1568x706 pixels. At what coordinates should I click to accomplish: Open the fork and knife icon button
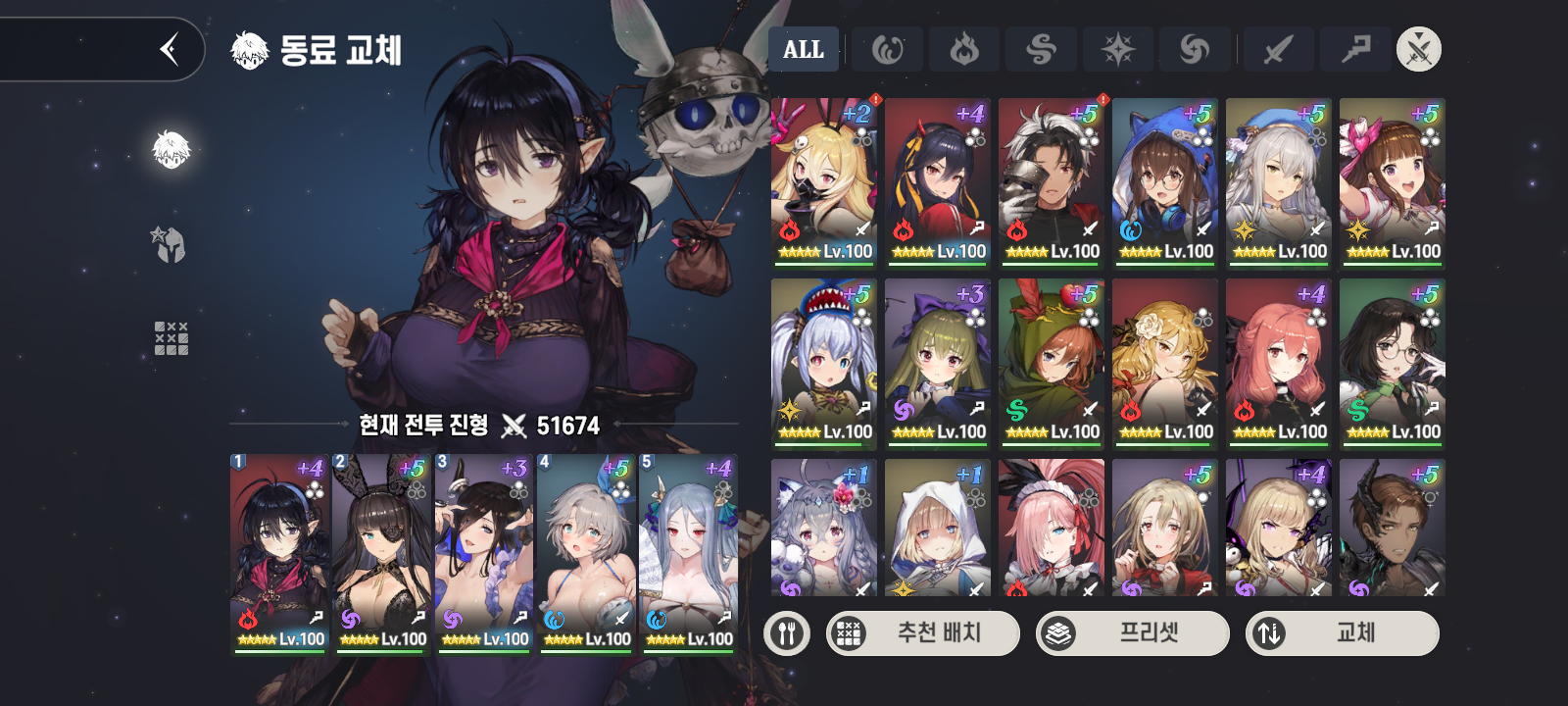787,633
